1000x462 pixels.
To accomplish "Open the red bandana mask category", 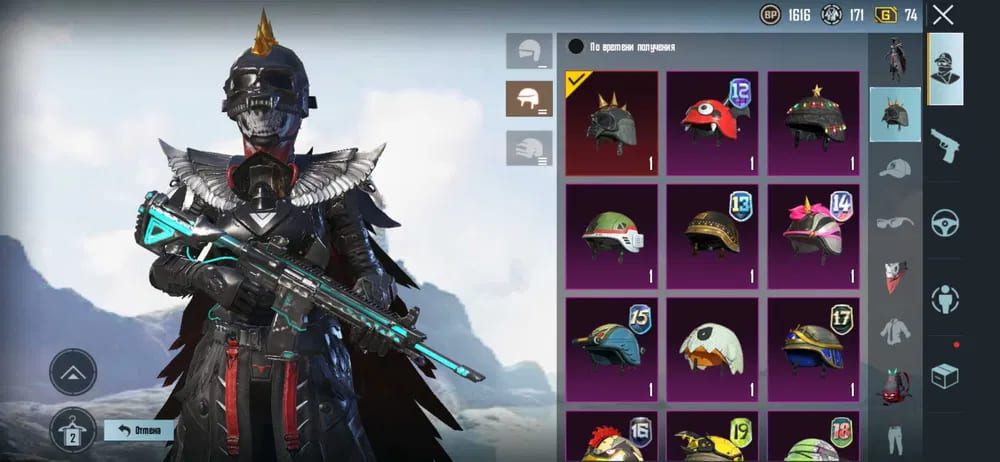I will [895, 276].
